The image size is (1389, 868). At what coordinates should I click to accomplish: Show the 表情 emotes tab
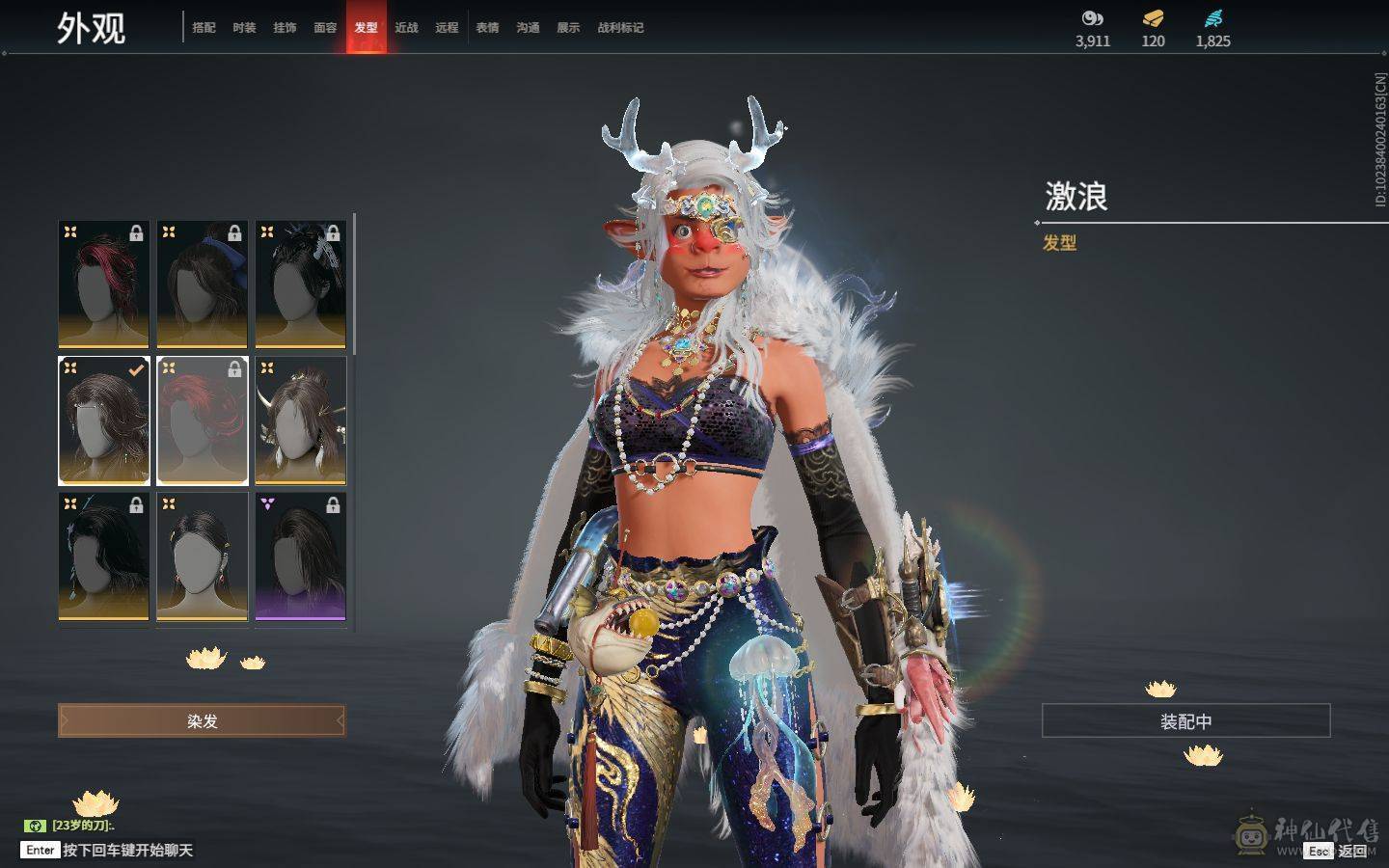(487, 28)
